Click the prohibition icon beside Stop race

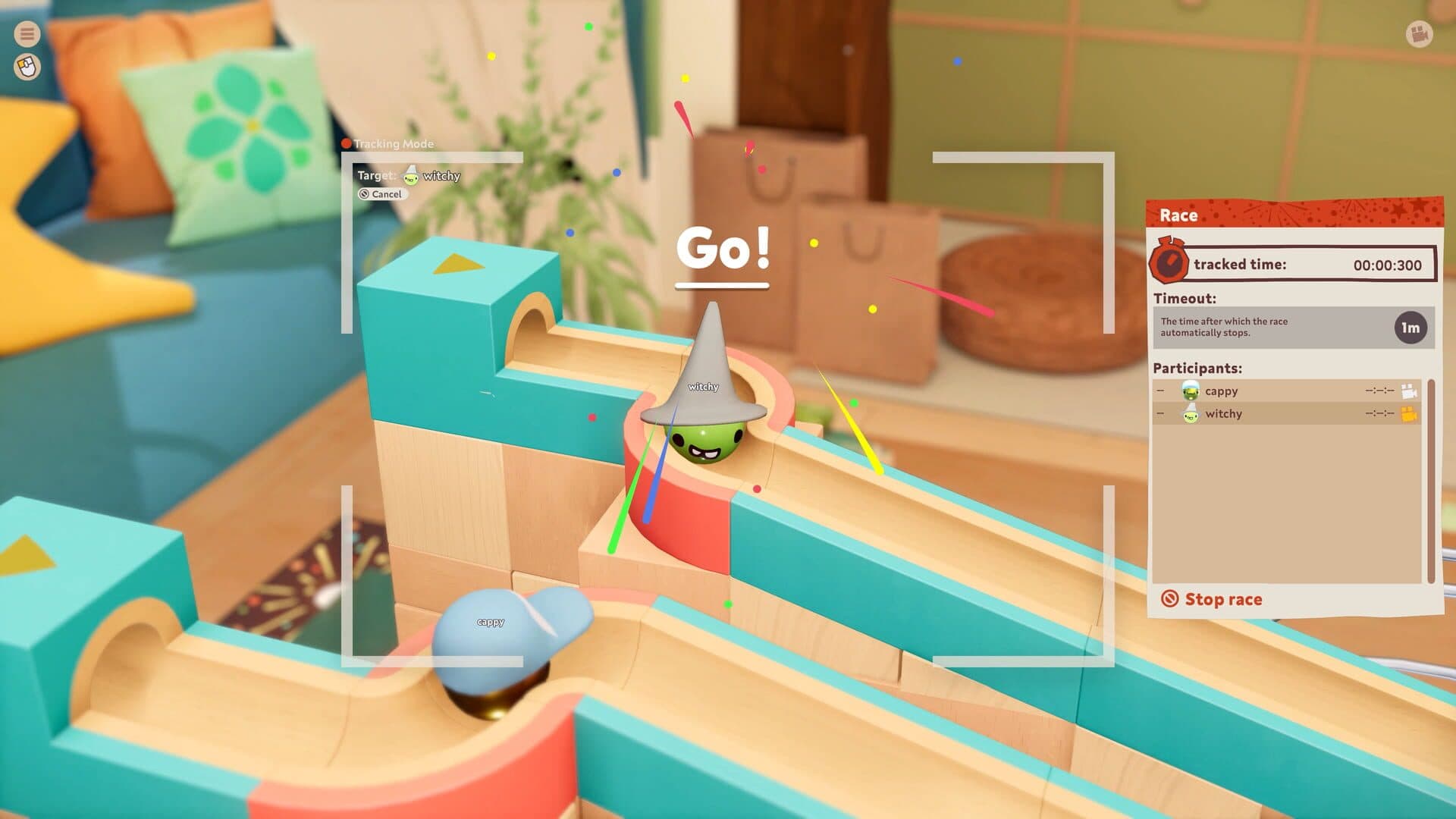point(1170,599)
